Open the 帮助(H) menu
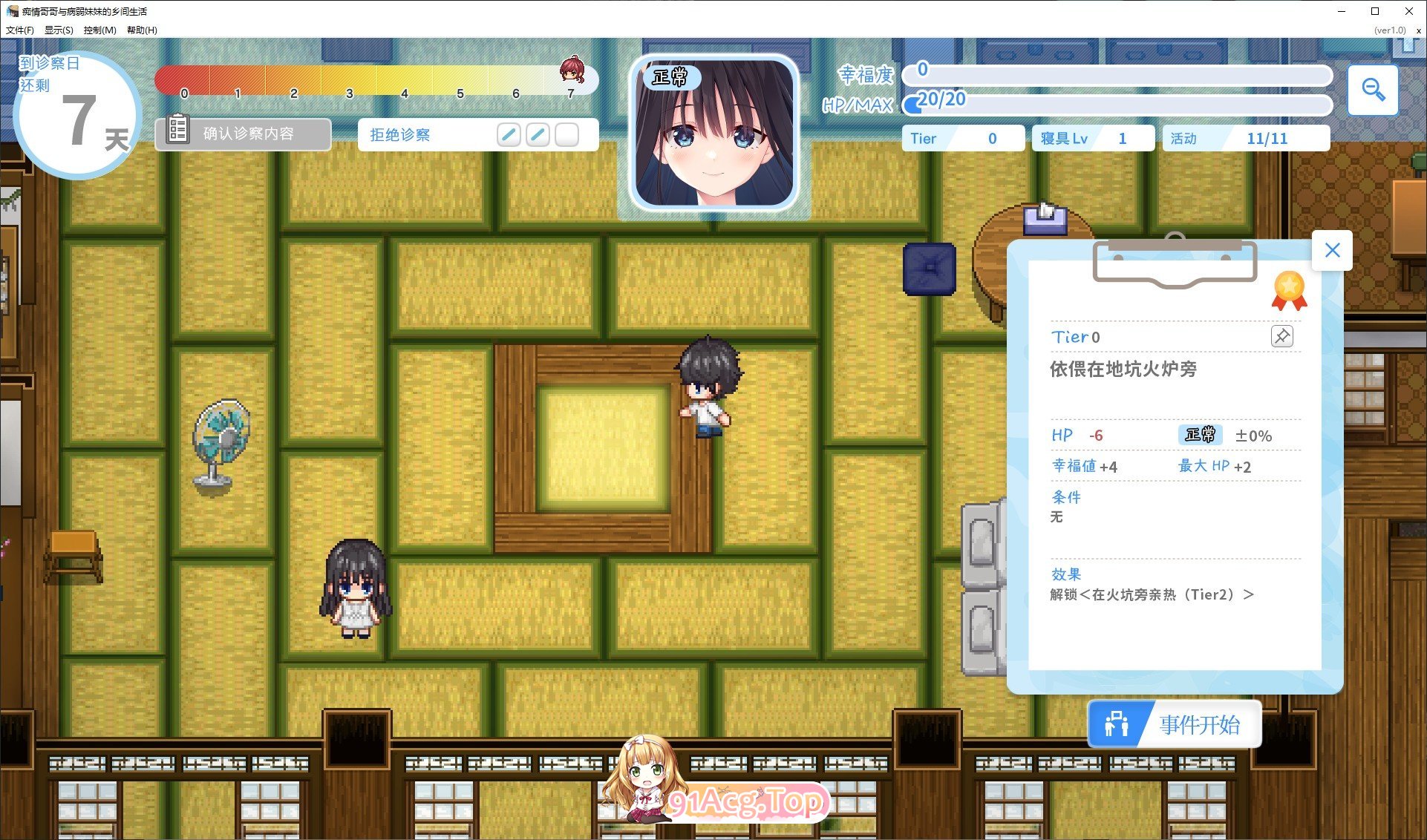Viewport: 1427px width, 840px height. 140,30
